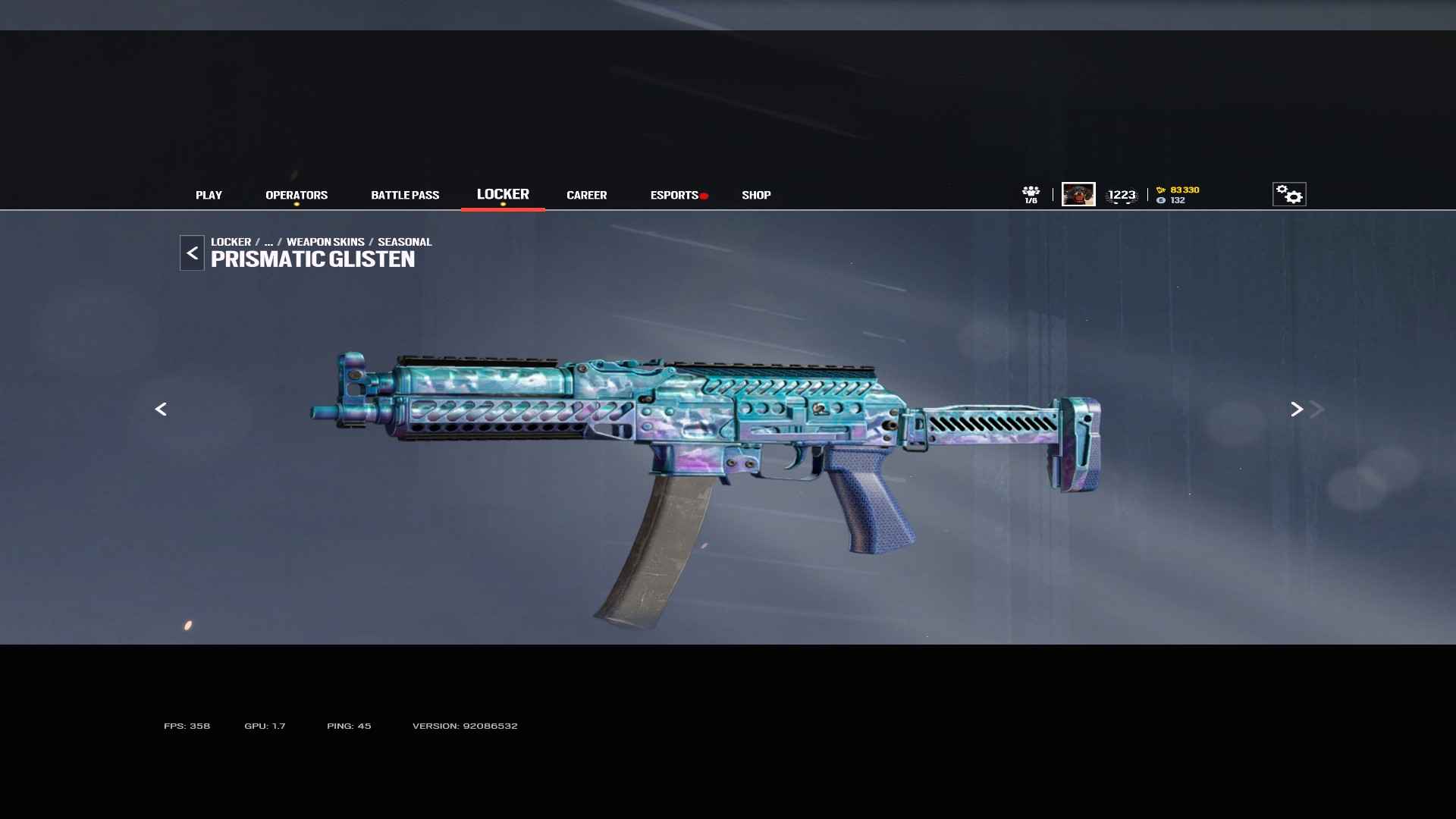The image size is (1456, 819).
Task: Click the Seasonal breadcrumb link
Action: coord(404,242)
